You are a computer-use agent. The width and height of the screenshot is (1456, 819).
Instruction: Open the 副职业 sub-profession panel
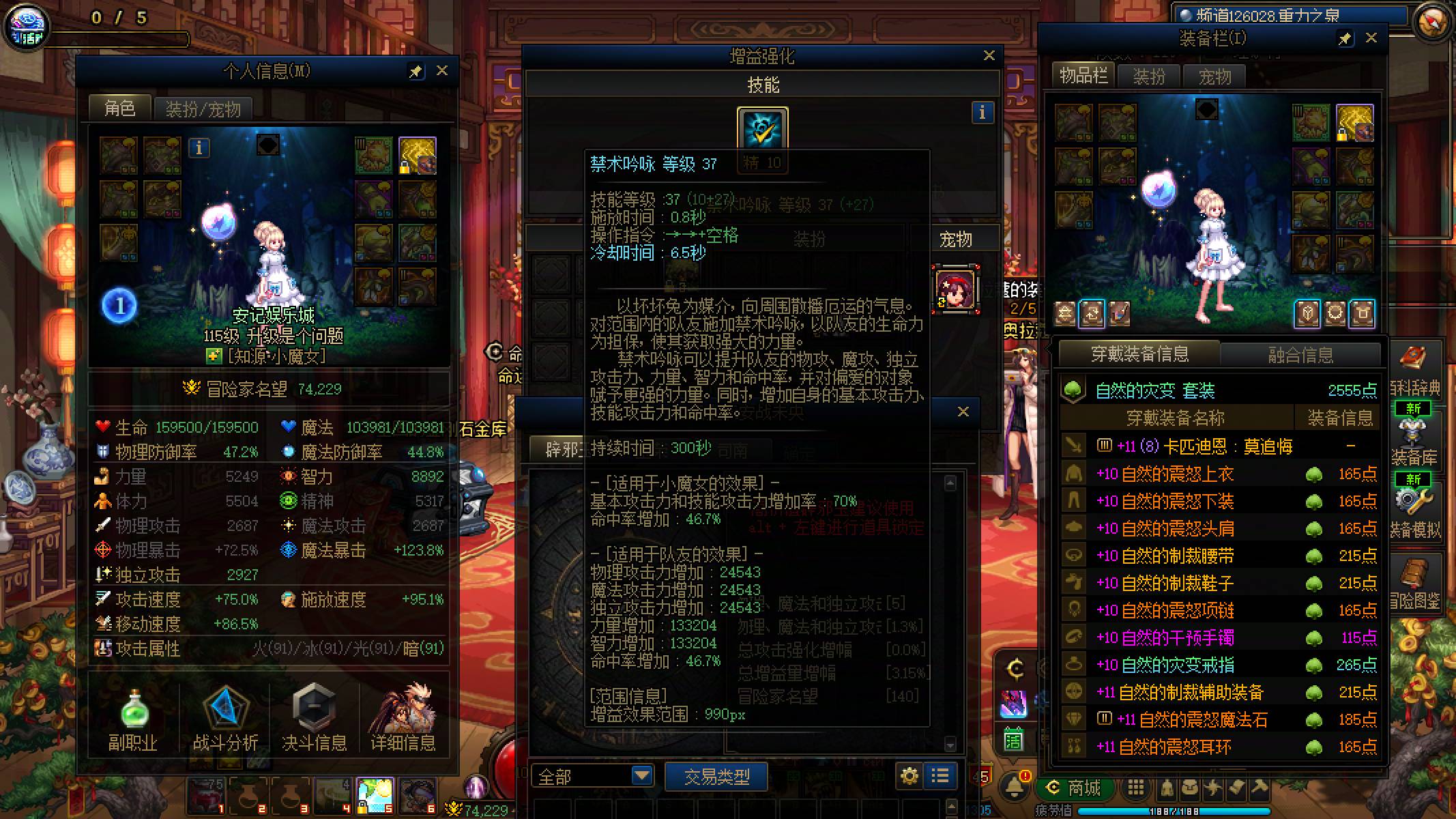coord(134,717)
